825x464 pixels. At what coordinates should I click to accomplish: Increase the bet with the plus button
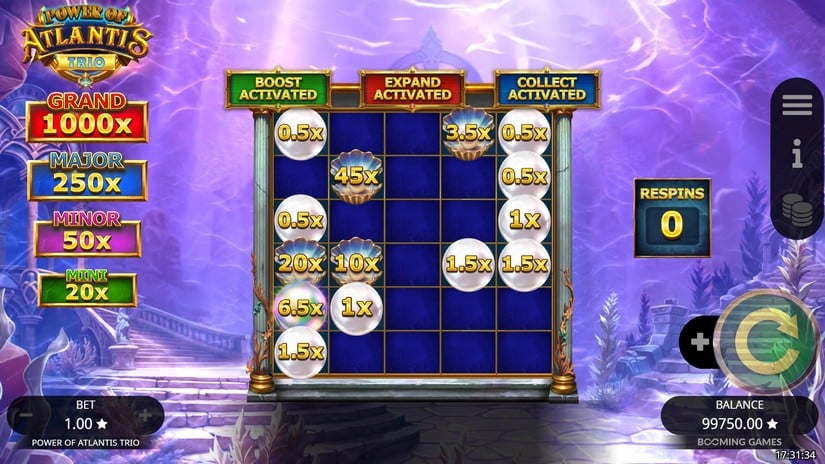coord(145,415)
